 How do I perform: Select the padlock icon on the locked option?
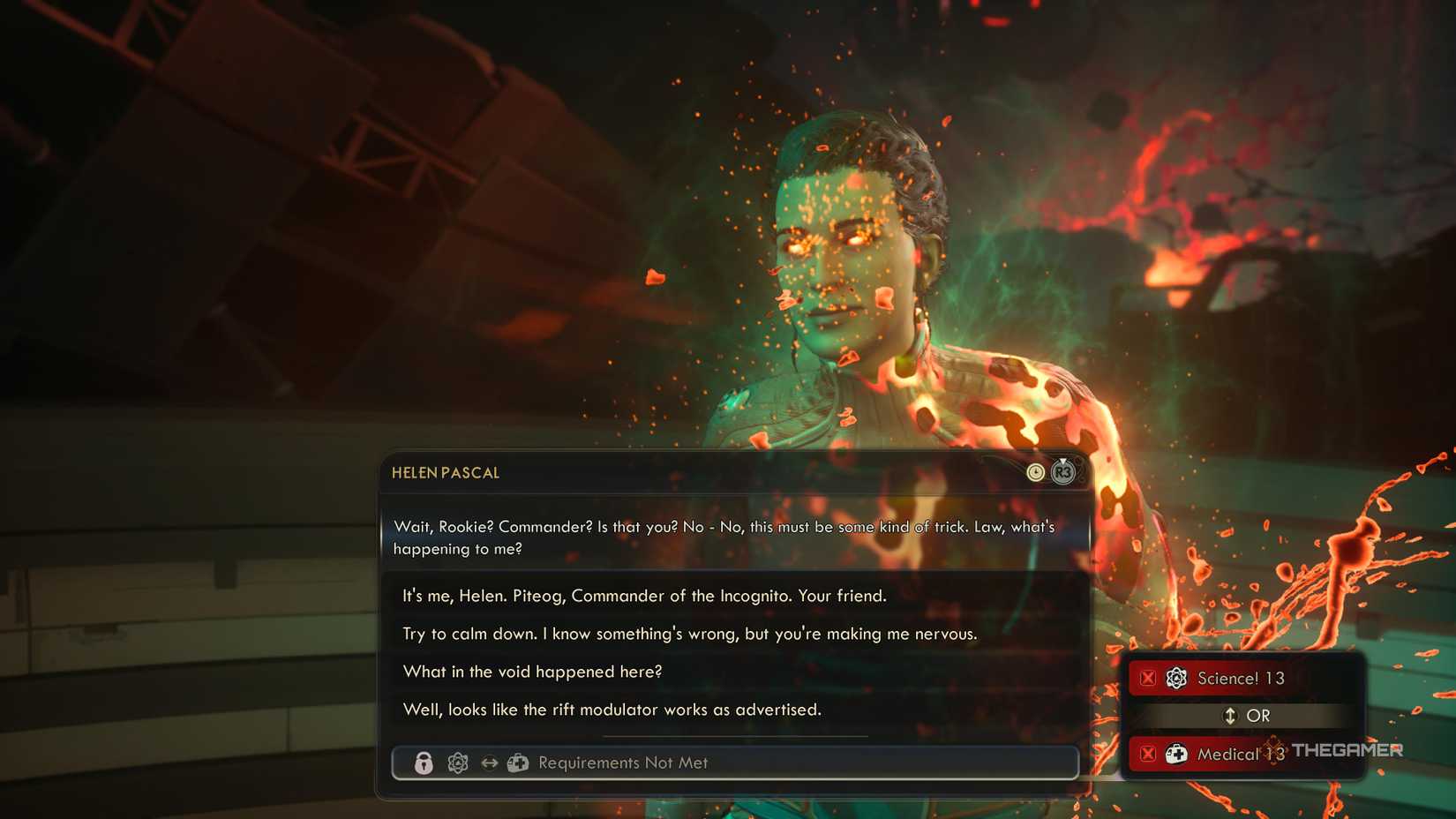point(424,763)
